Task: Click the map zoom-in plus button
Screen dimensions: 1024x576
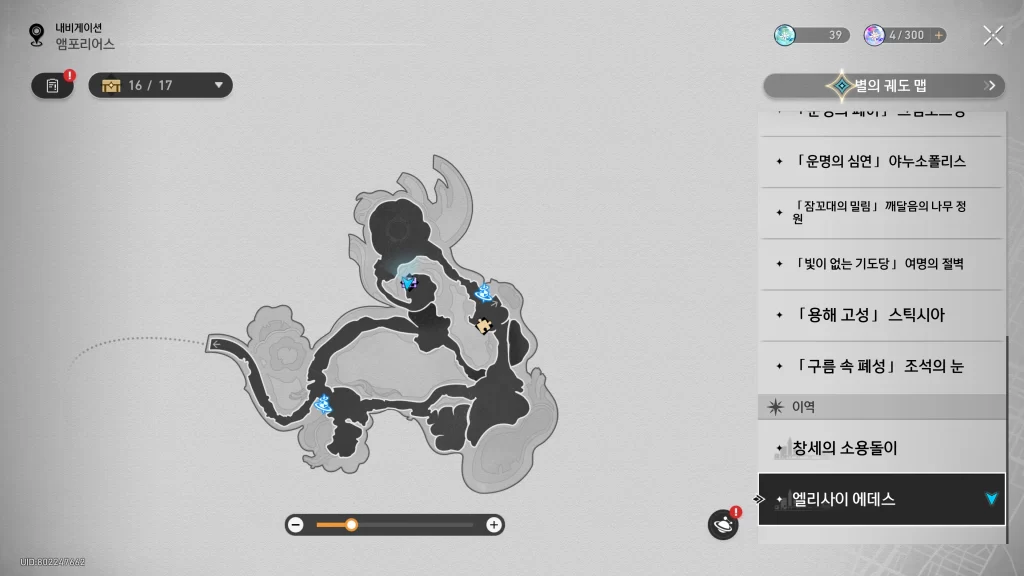Action: (493, 524)
